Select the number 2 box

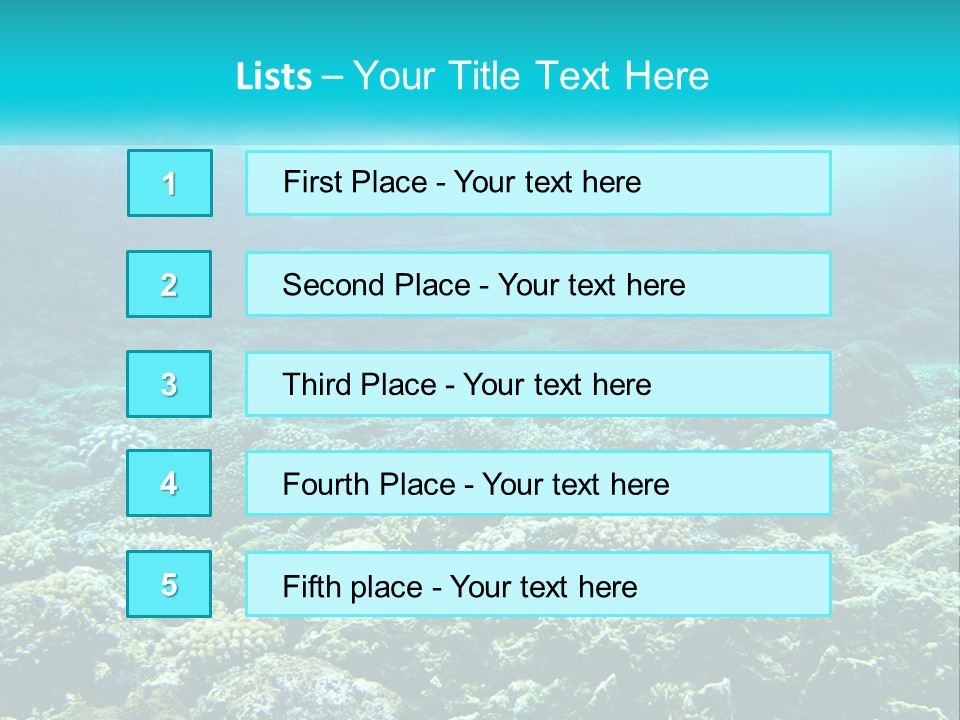(169, 284)
